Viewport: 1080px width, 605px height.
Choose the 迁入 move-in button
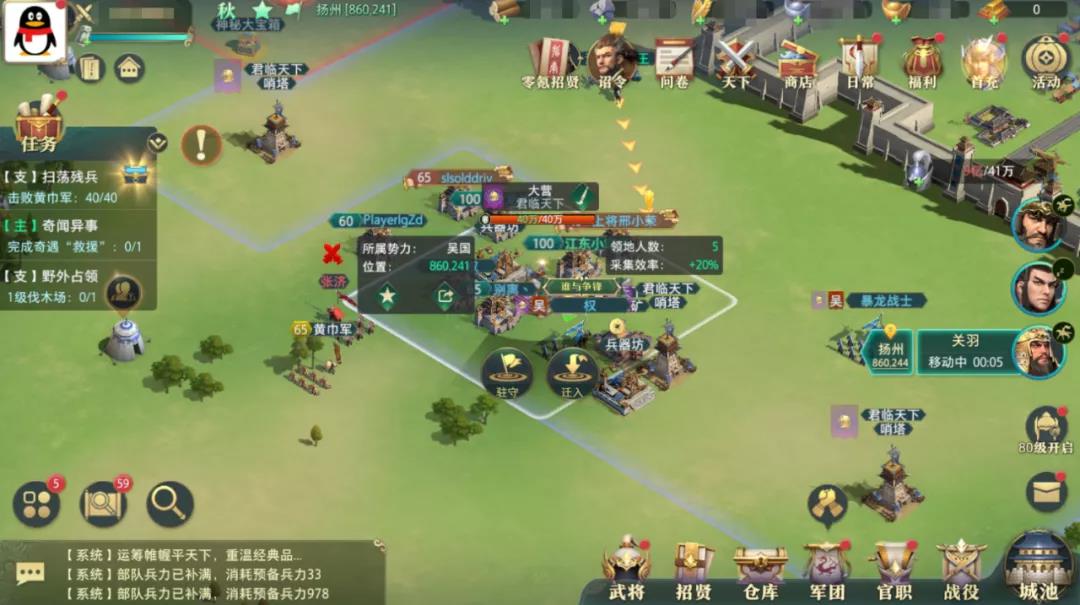pyautogui.click(x=572, y=373)
